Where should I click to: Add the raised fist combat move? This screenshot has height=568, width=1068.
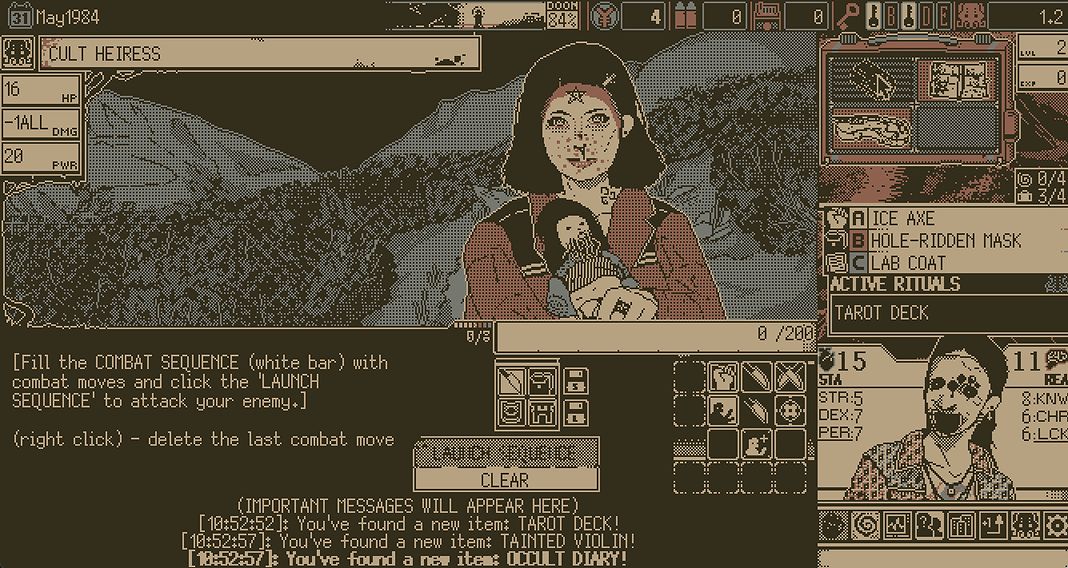(724, 378)
